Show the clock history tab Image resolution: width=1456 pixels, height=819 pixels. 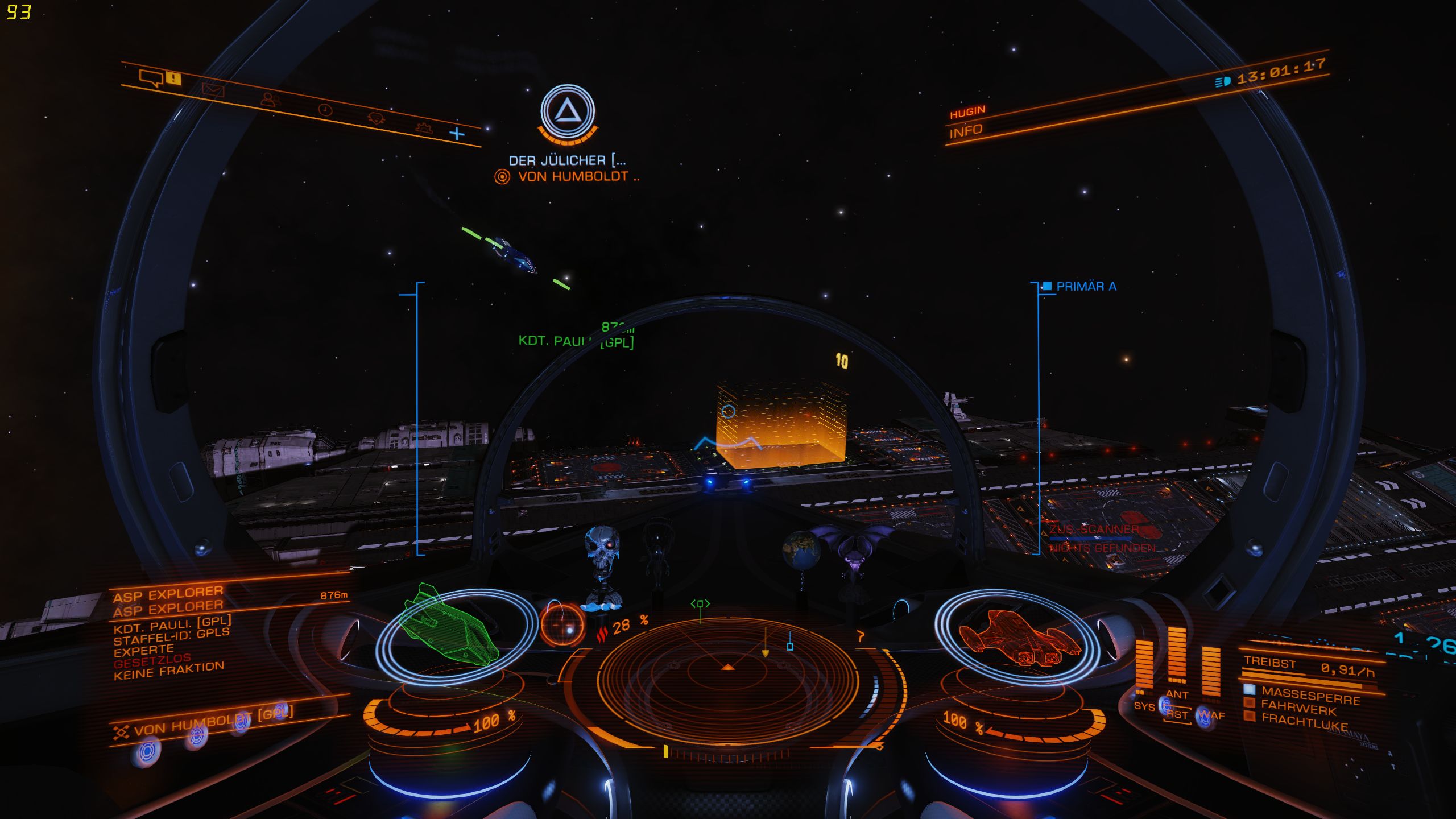click(x=325, y=110)
